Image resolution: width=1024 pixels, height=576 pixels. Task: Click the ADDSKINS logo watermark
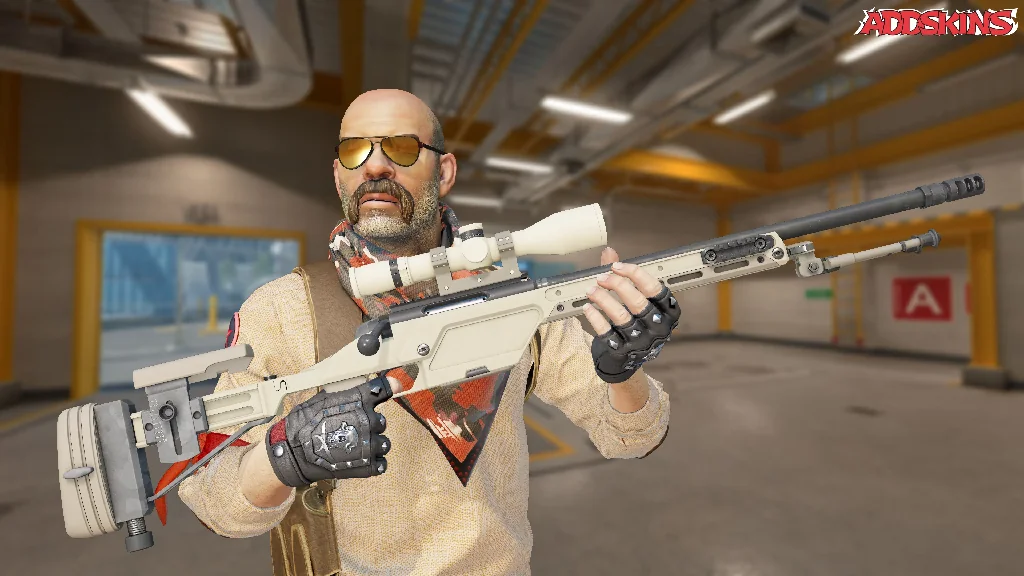[935, 22]
